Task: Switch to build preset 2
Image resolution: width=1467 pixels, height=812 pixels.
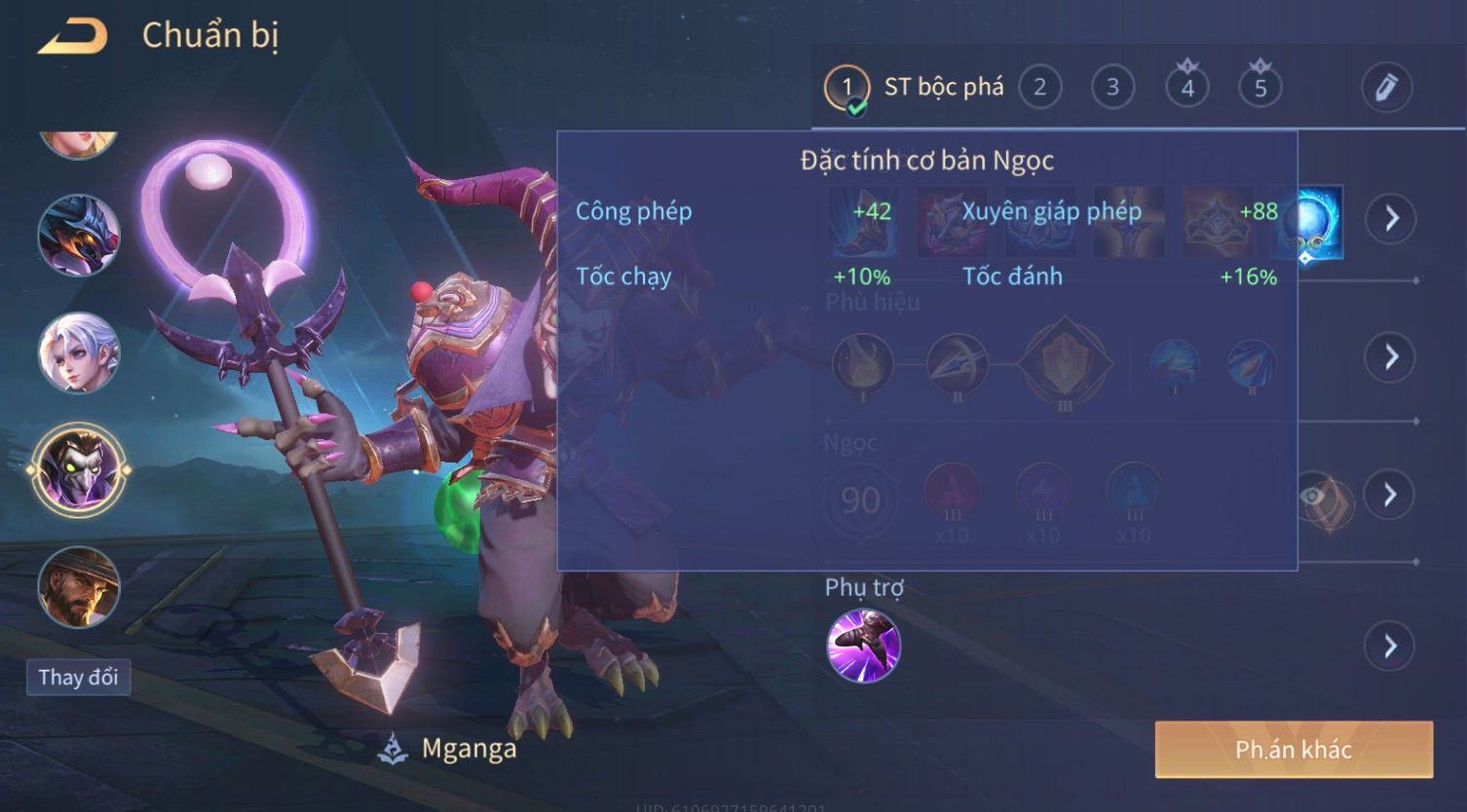Action: coord(1039,88)
